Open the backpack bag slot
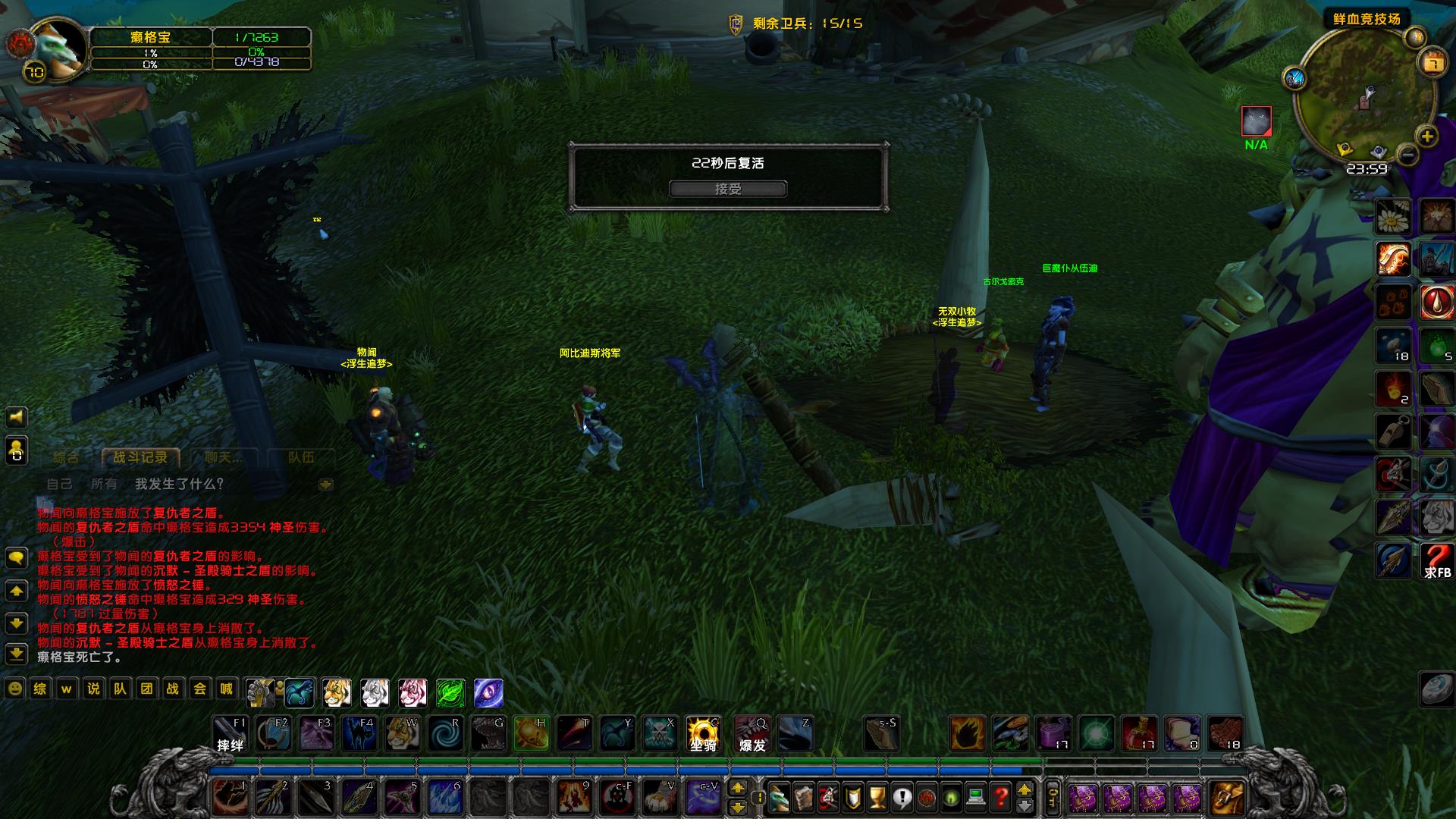1456x819 pixels. [x=1226, y=798]
